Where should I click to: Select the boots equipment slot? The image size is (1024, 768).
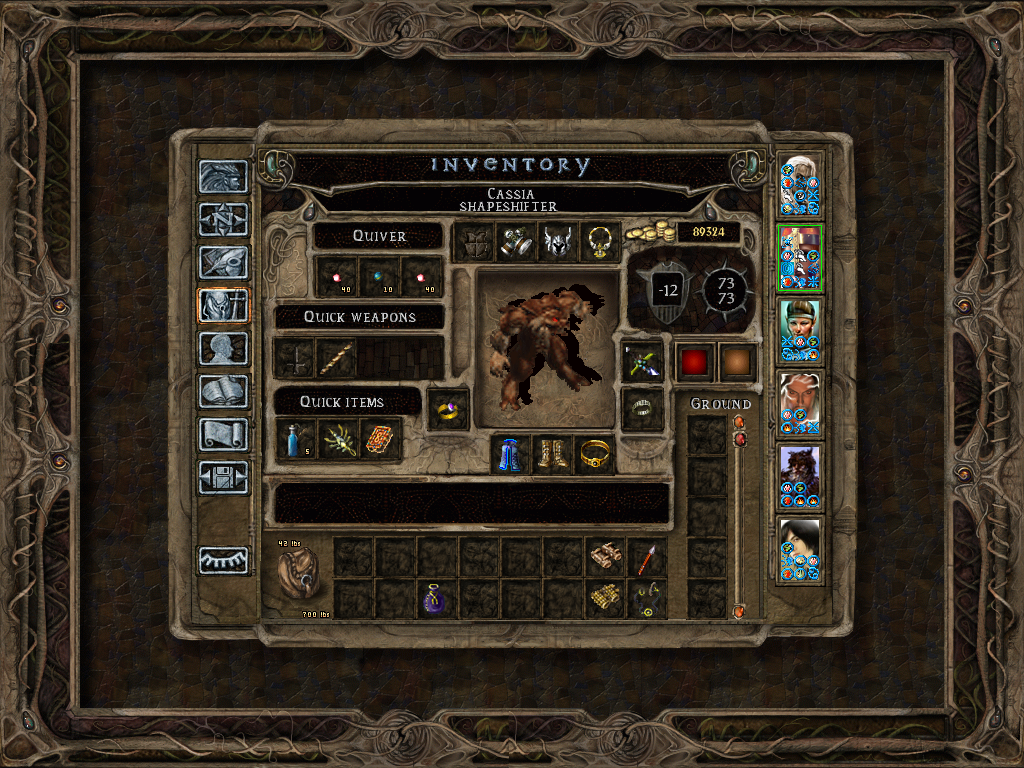tap(552, 455)
